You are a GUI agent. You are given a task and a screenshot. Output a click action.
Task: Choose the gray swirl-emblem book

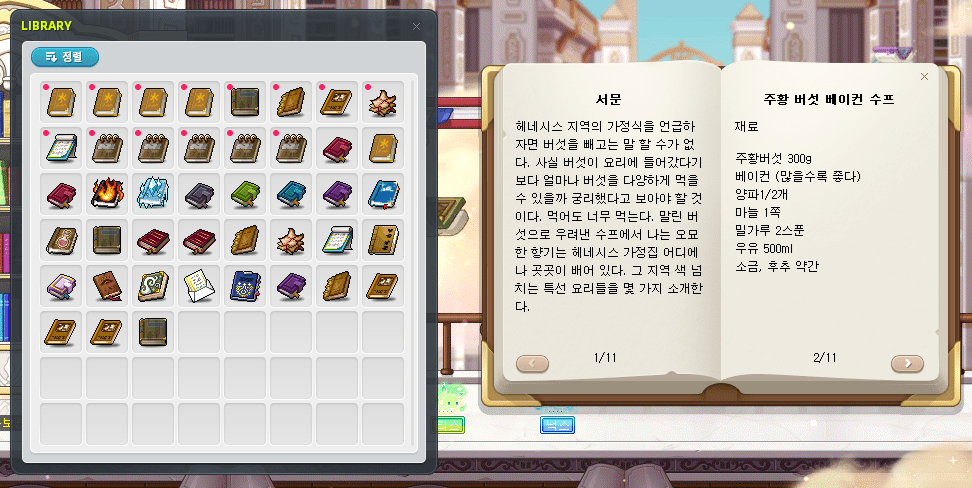coord(152,285)
